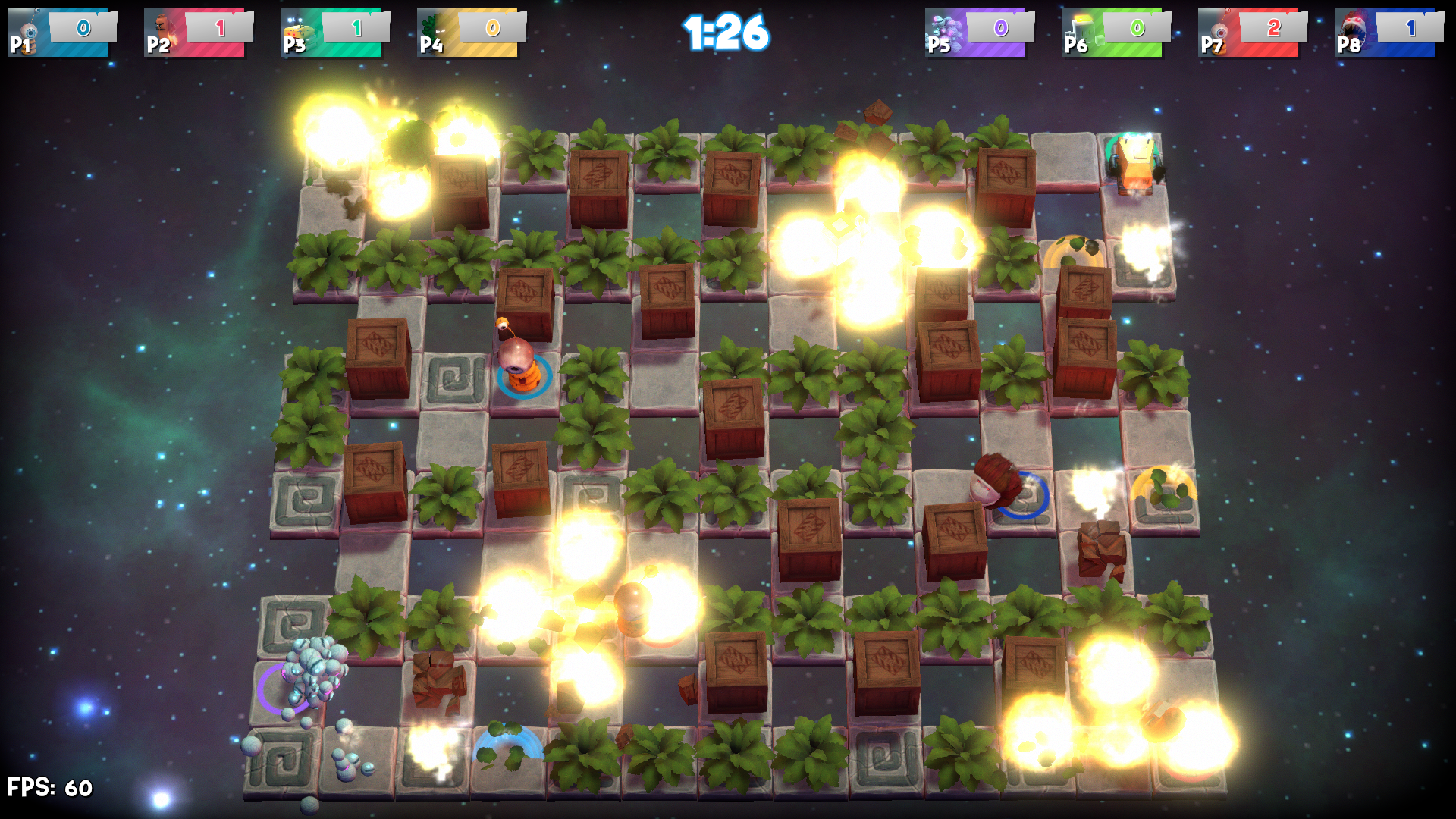Click the blue P1 score panel

(x=83, y=27)
